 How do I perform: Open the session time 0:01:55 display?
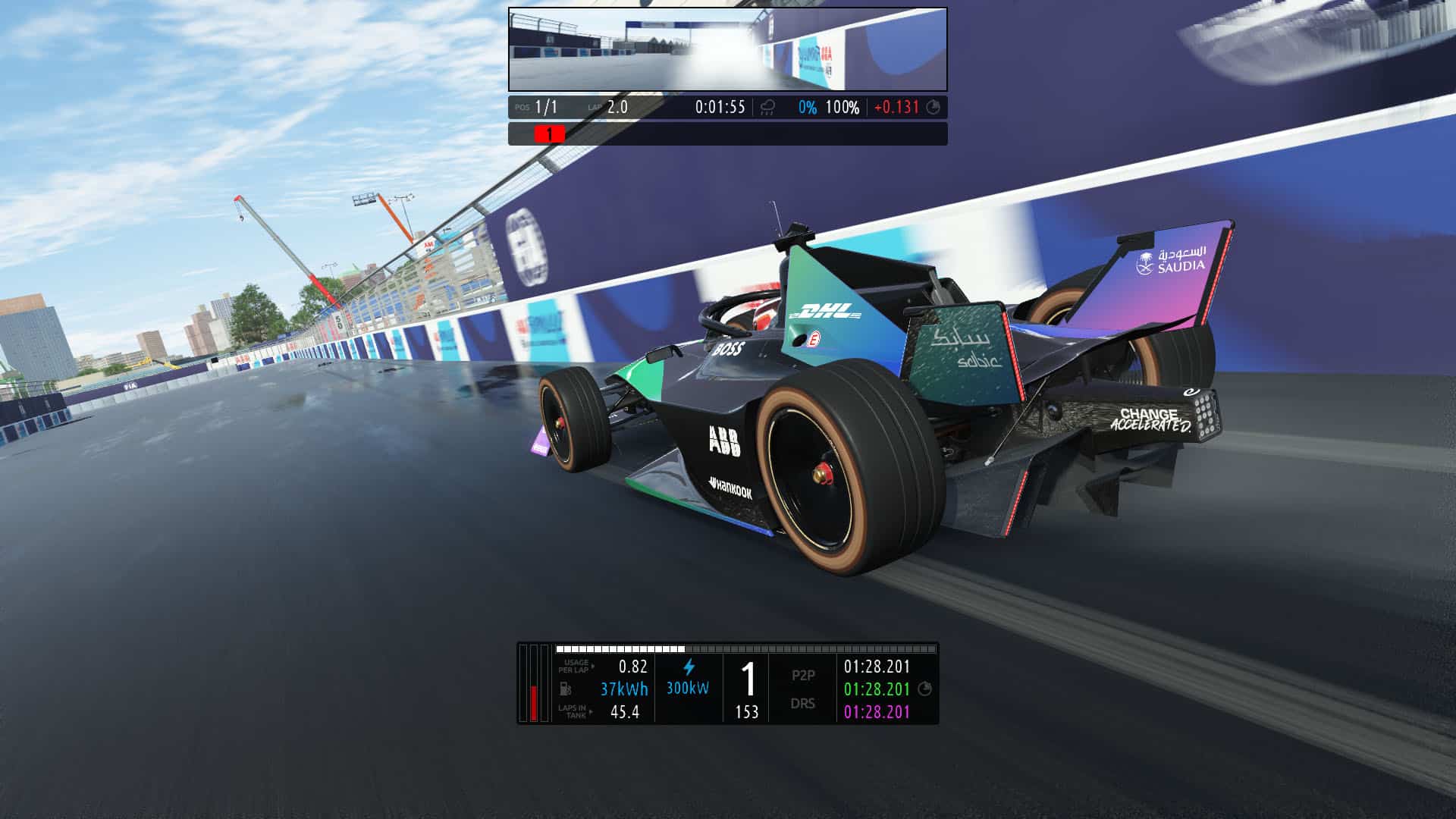point(720,106)
